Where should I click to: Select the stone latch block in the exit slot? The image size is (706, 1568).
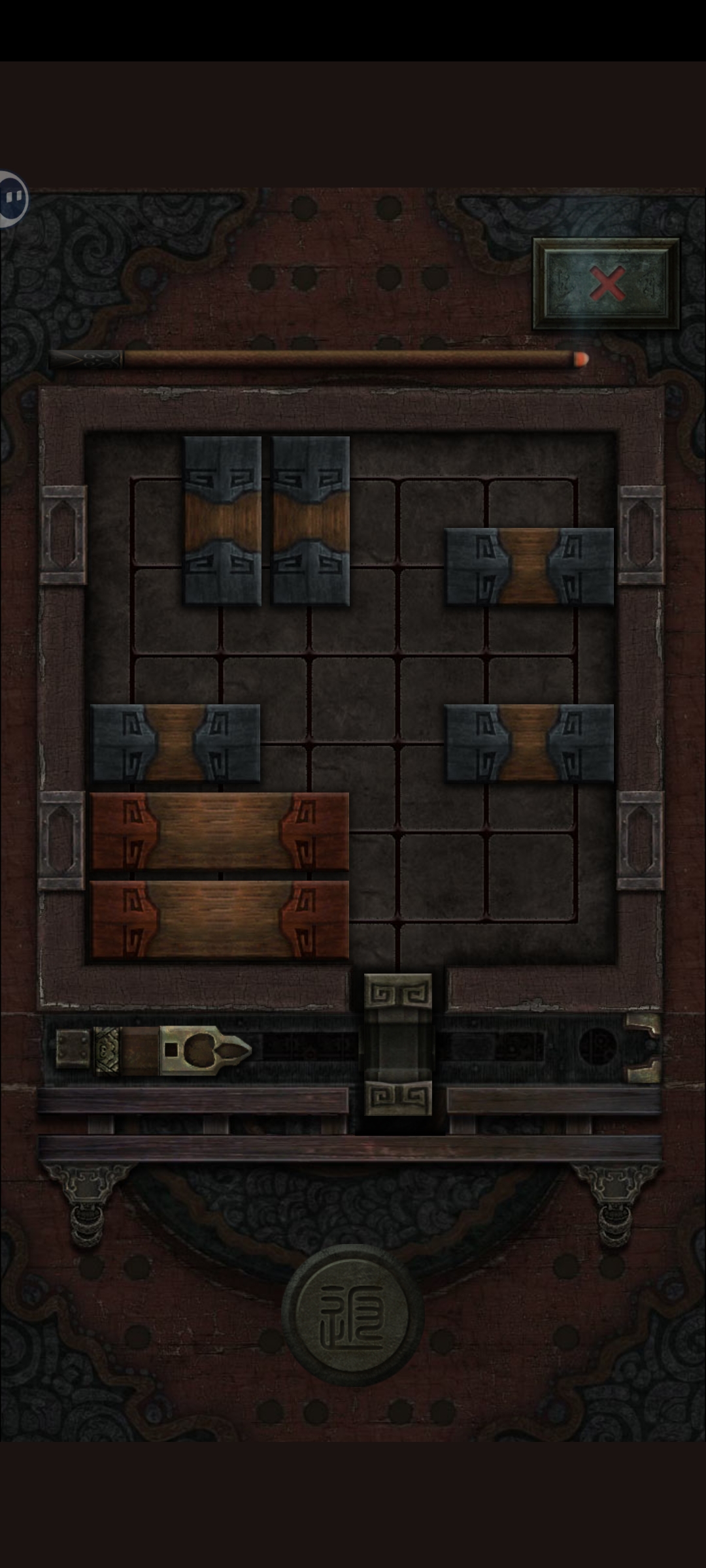click(x=397, y=1044)
